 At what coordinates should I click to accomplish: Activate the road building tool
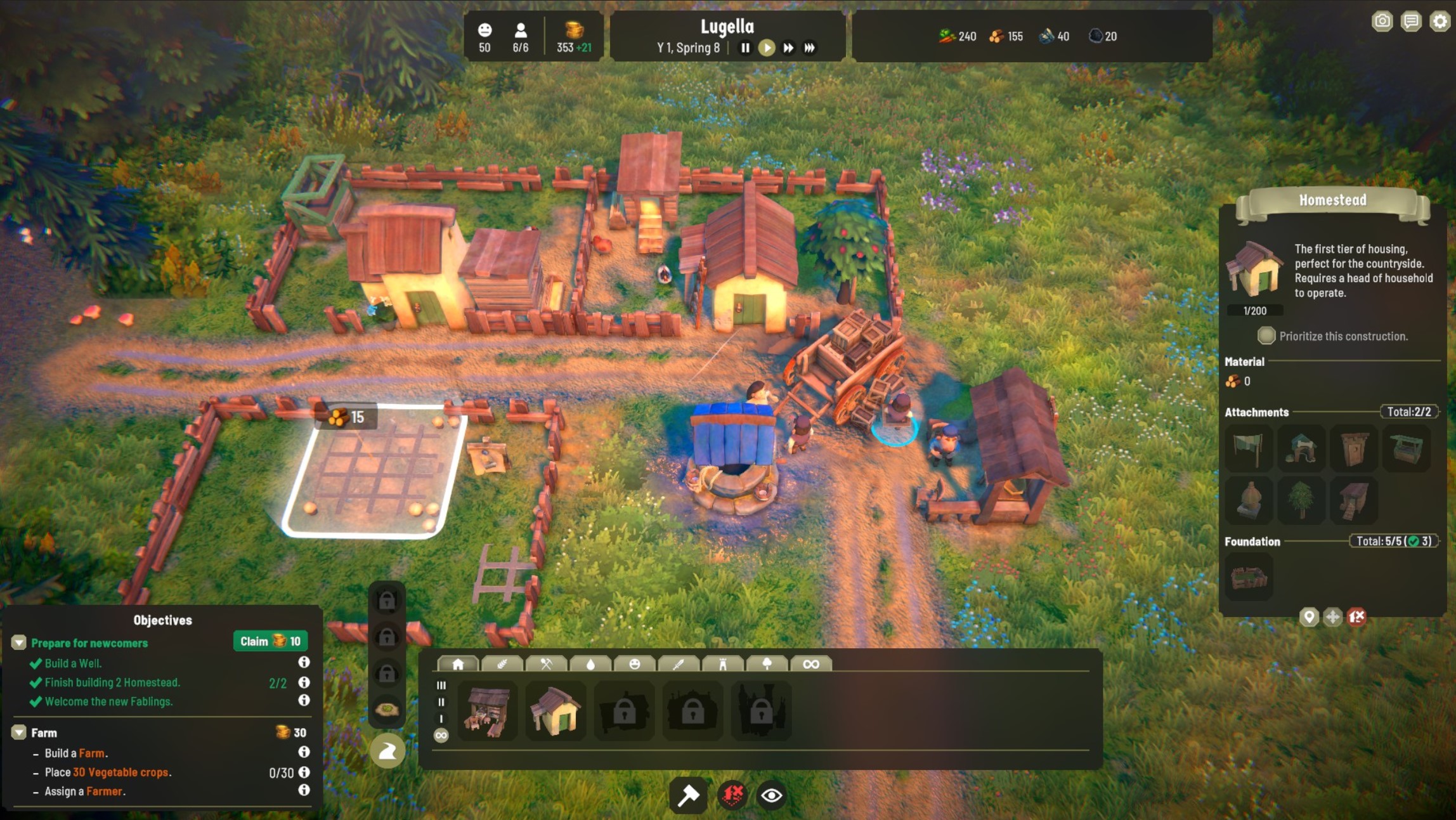[387, 752]
